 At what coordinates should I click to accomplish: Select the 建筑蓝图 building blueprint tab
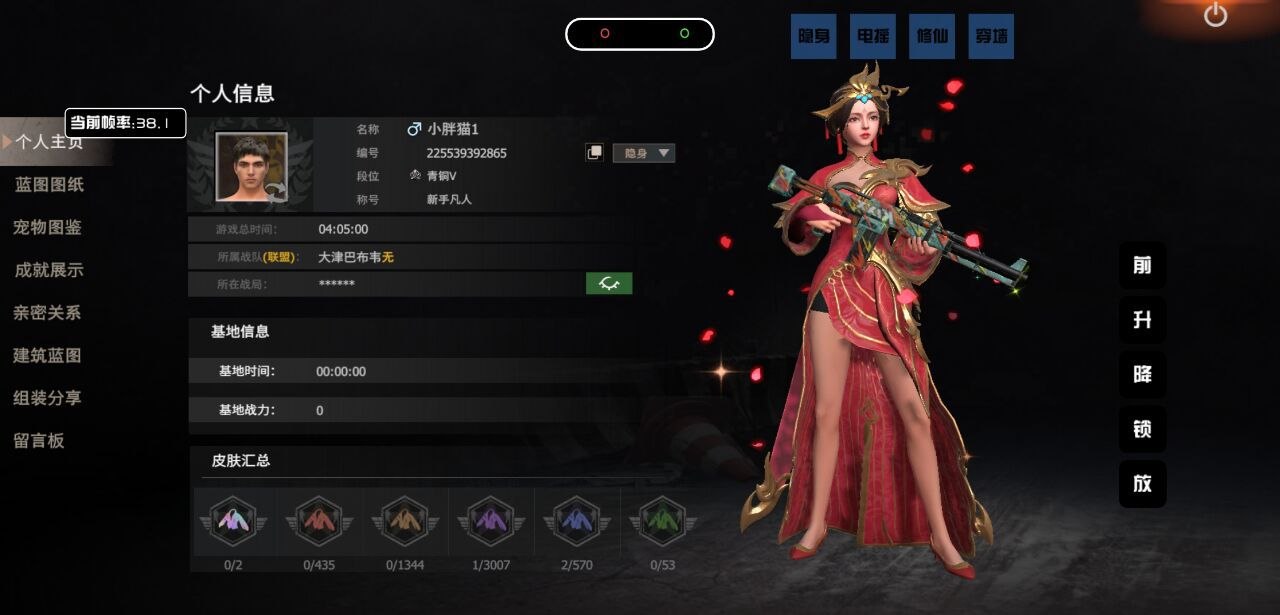point(47,356)
